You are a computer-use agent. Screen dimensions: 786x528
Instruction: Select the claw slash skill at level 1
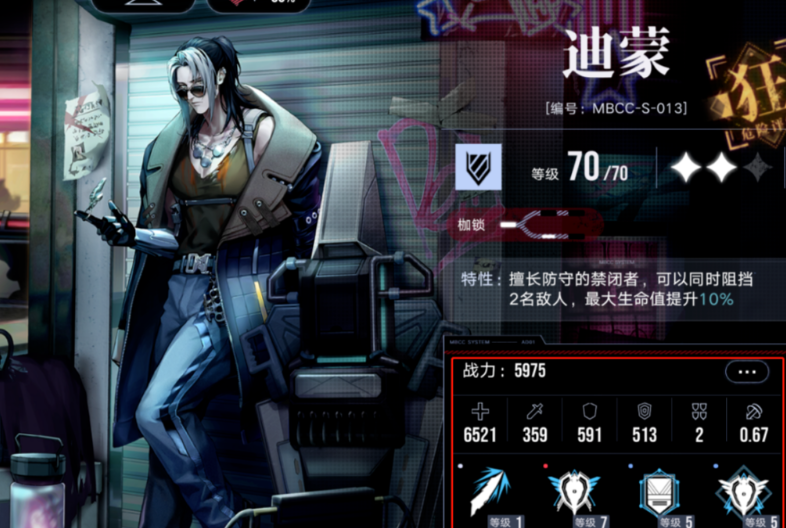coord(491,492)
